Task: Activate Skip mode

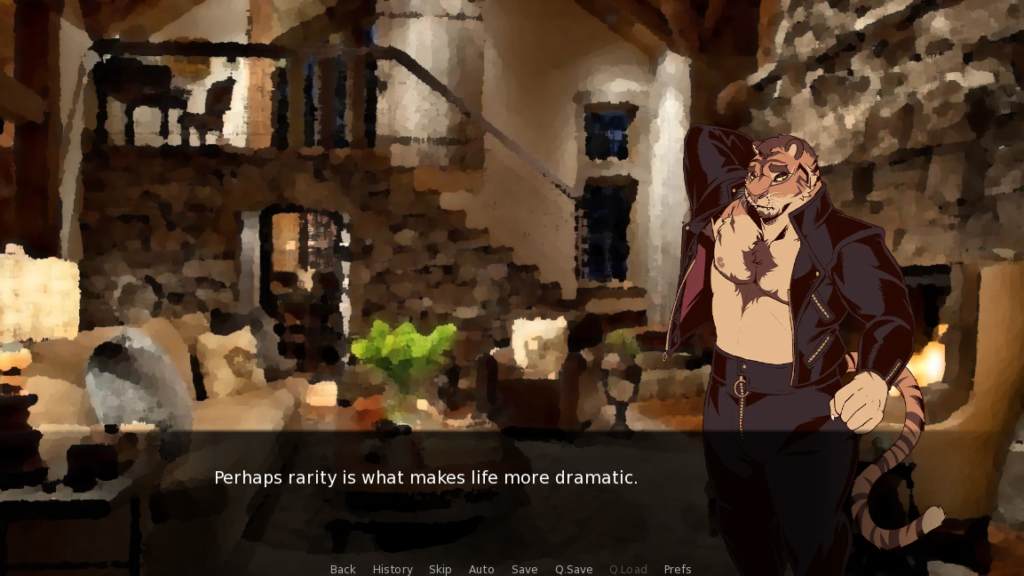Action: pyautogui.click(x=440, y=569)
